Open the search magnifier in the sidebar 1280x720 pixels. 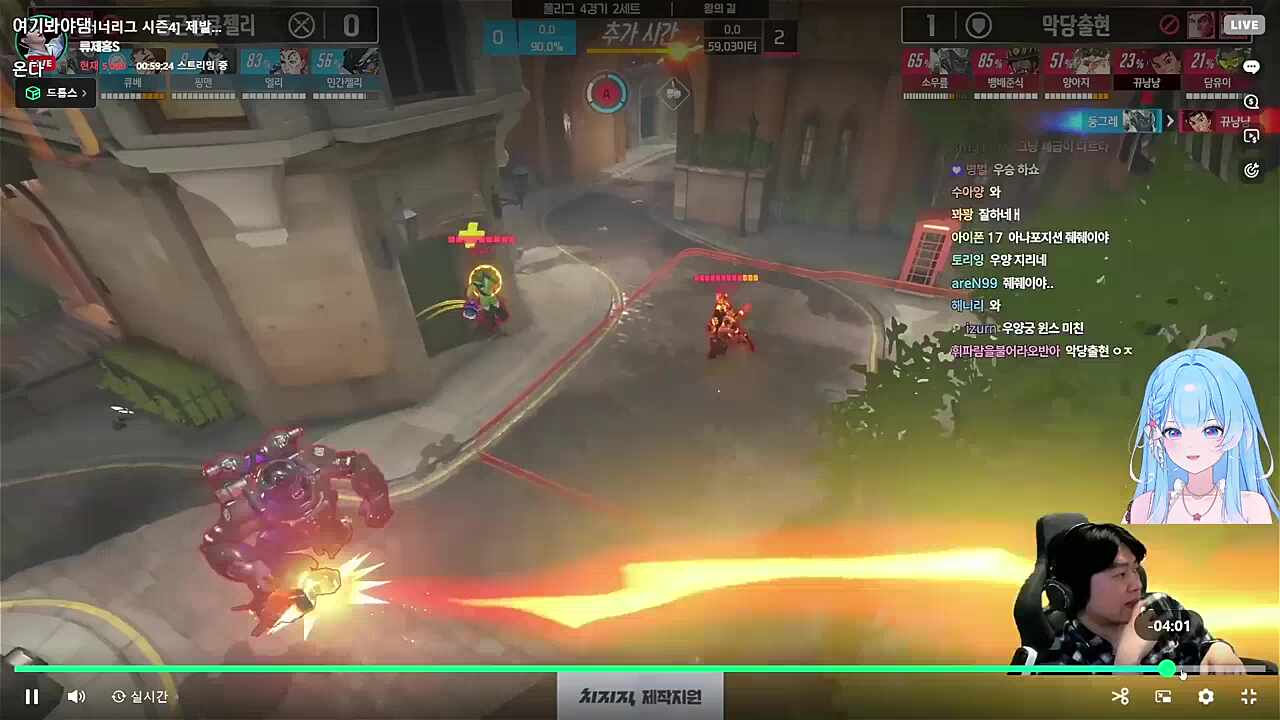(x=1252, y=102)
